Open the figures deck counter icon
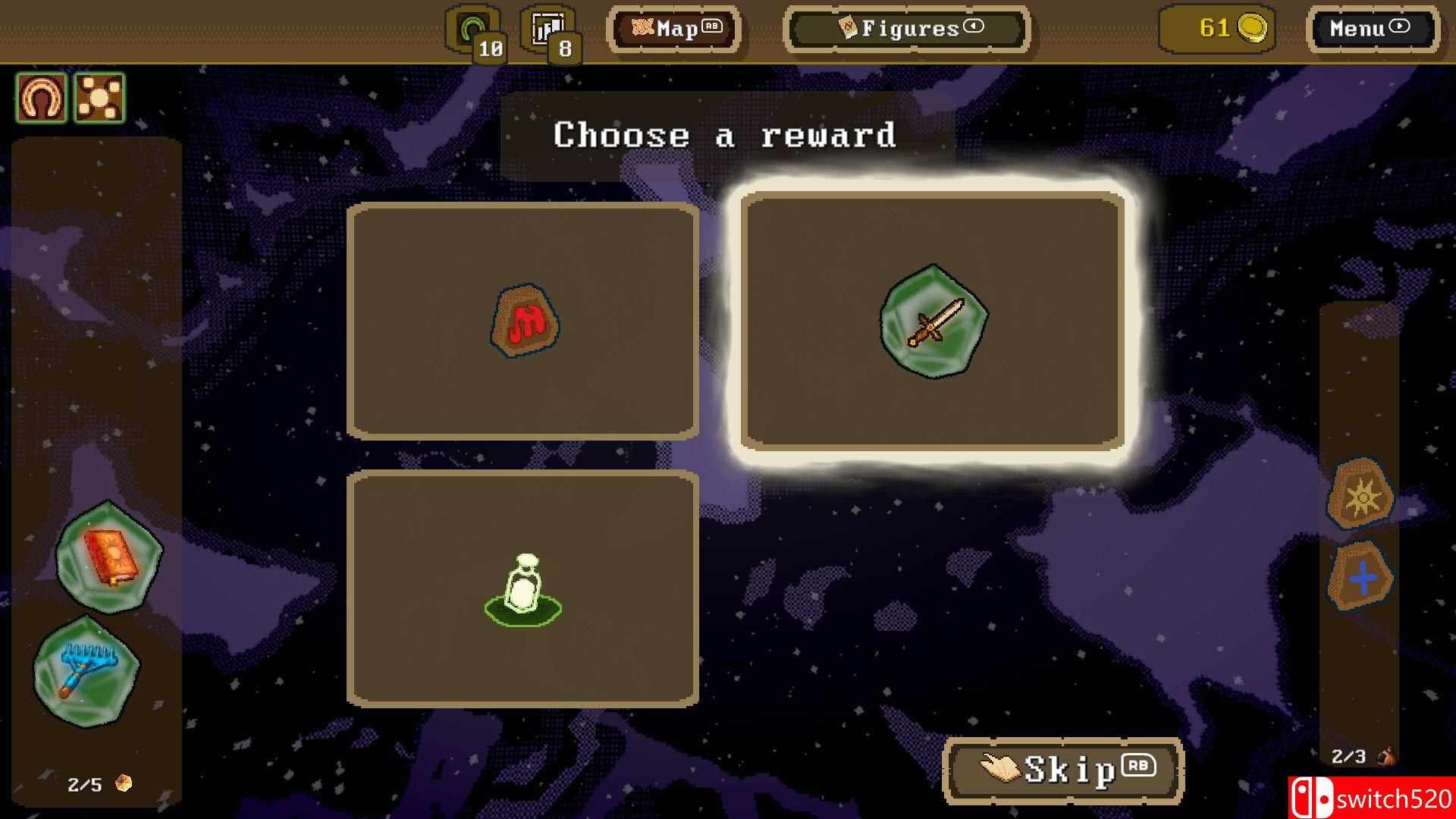 pos(549,32)
